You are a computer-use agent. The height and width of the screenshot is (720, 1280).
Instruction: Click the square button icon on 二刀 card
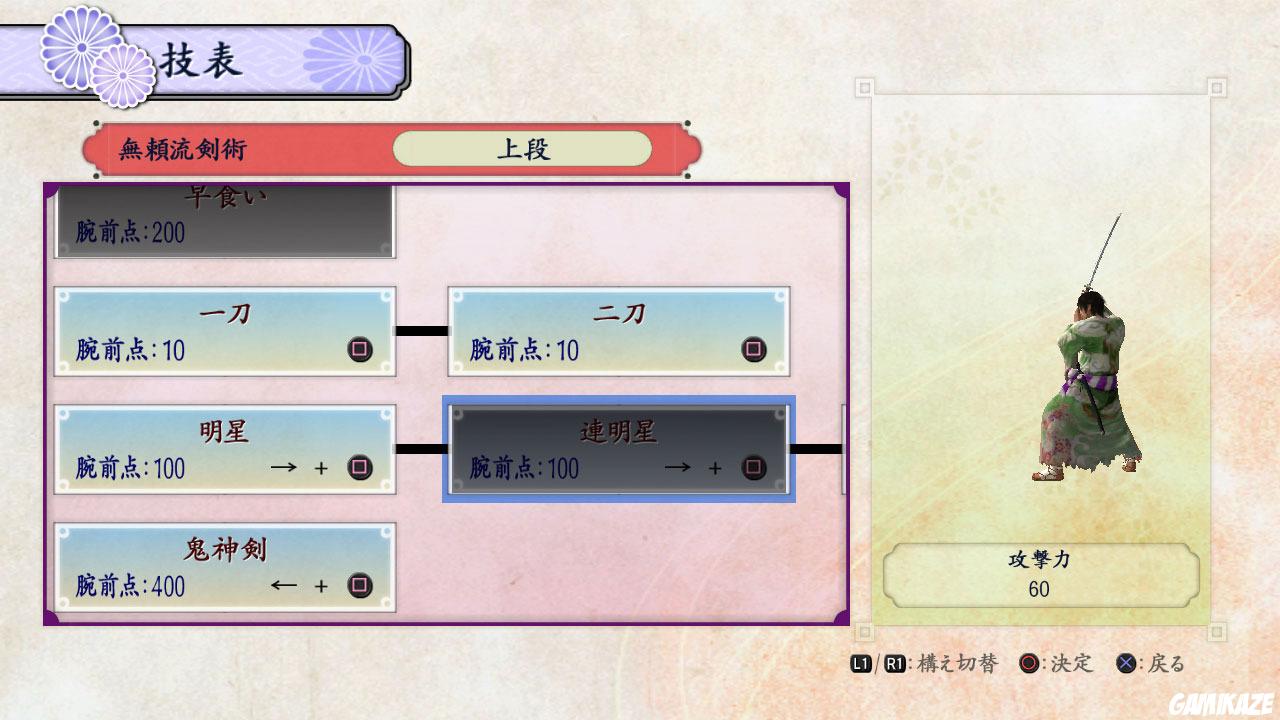click(x=753, y=351)
